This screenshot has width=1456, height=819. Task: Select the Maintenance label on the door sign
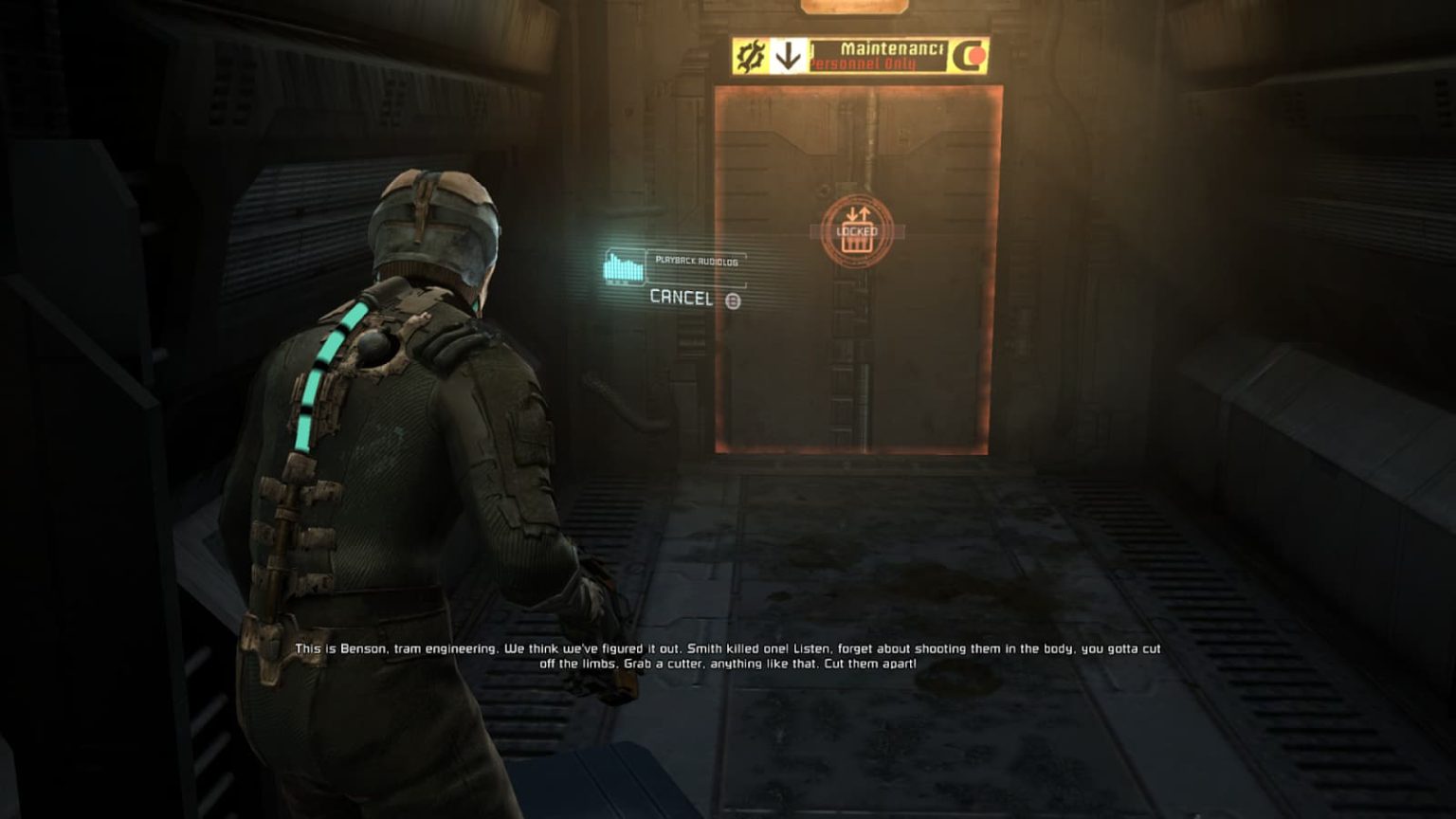pos(893,48)
